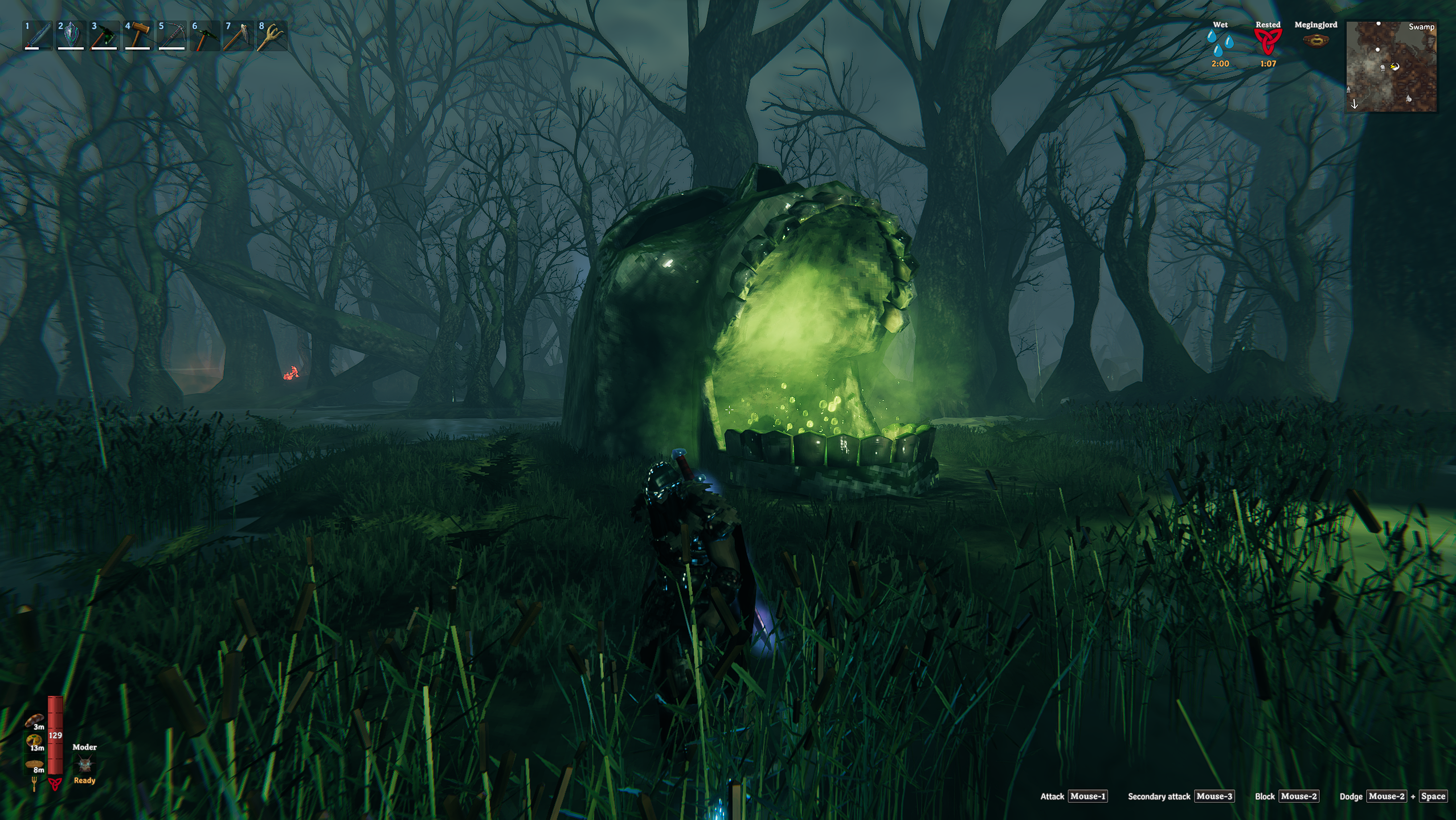Select the pickaxe in hotbar slot 6
This screenshot has width=1456, height=820.
pos(205,36)
